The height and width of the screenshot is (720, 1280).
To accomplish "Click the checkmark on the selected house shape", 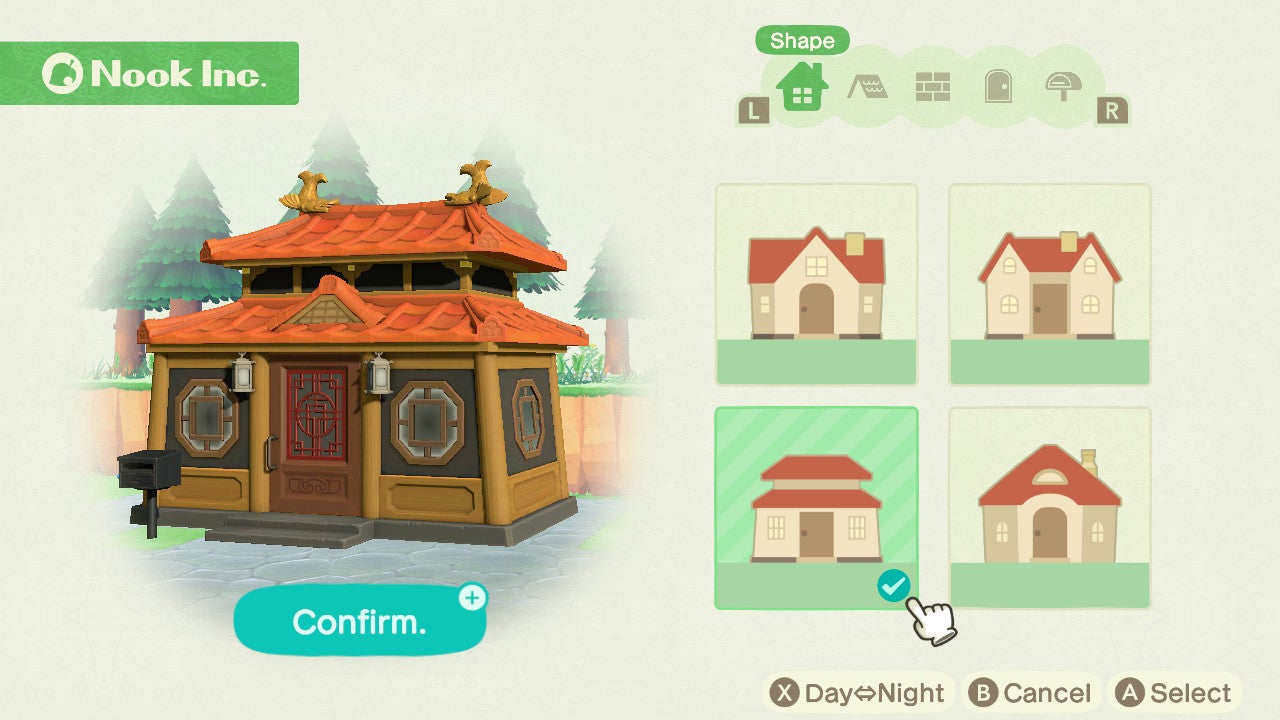I will click(893, 587).
